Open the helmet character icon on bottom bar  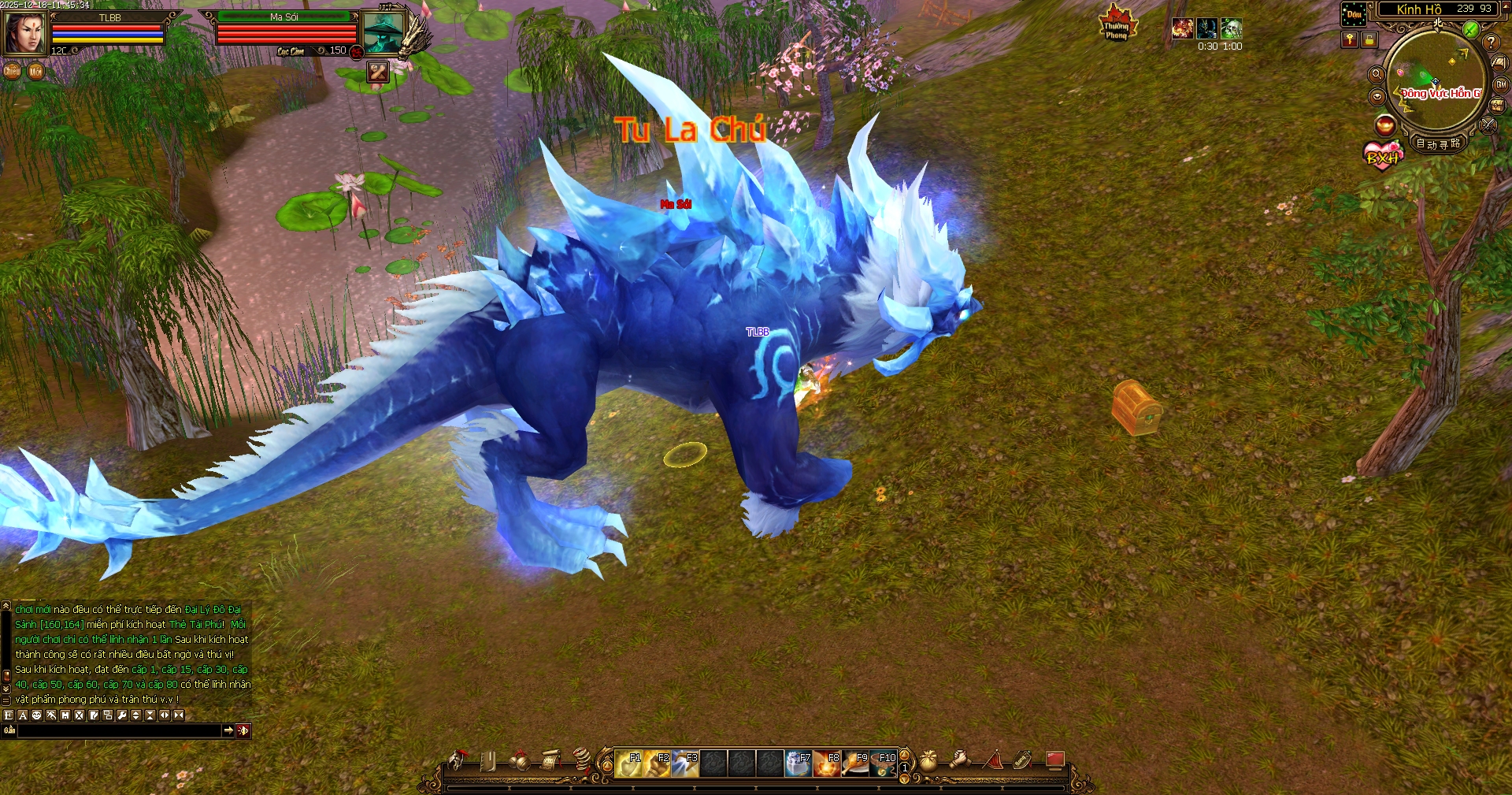tap(458, 760)
